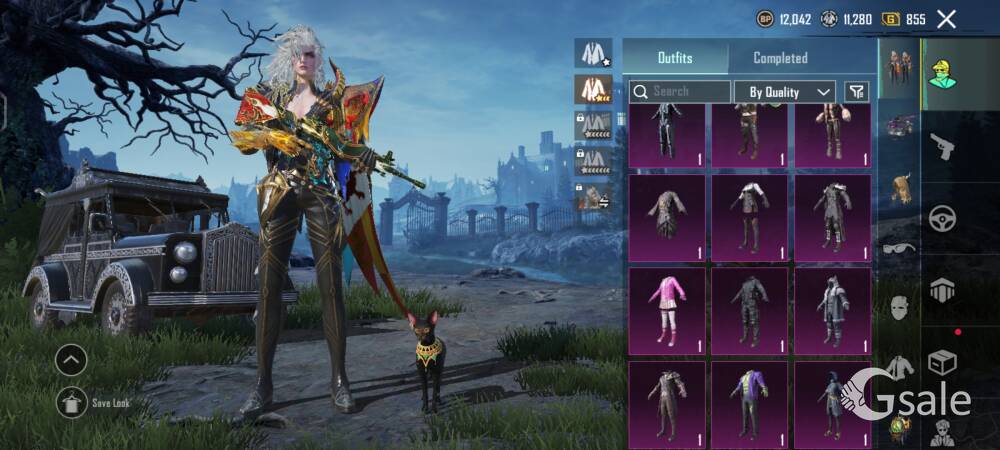Select the first outfit preset slot

593,54
